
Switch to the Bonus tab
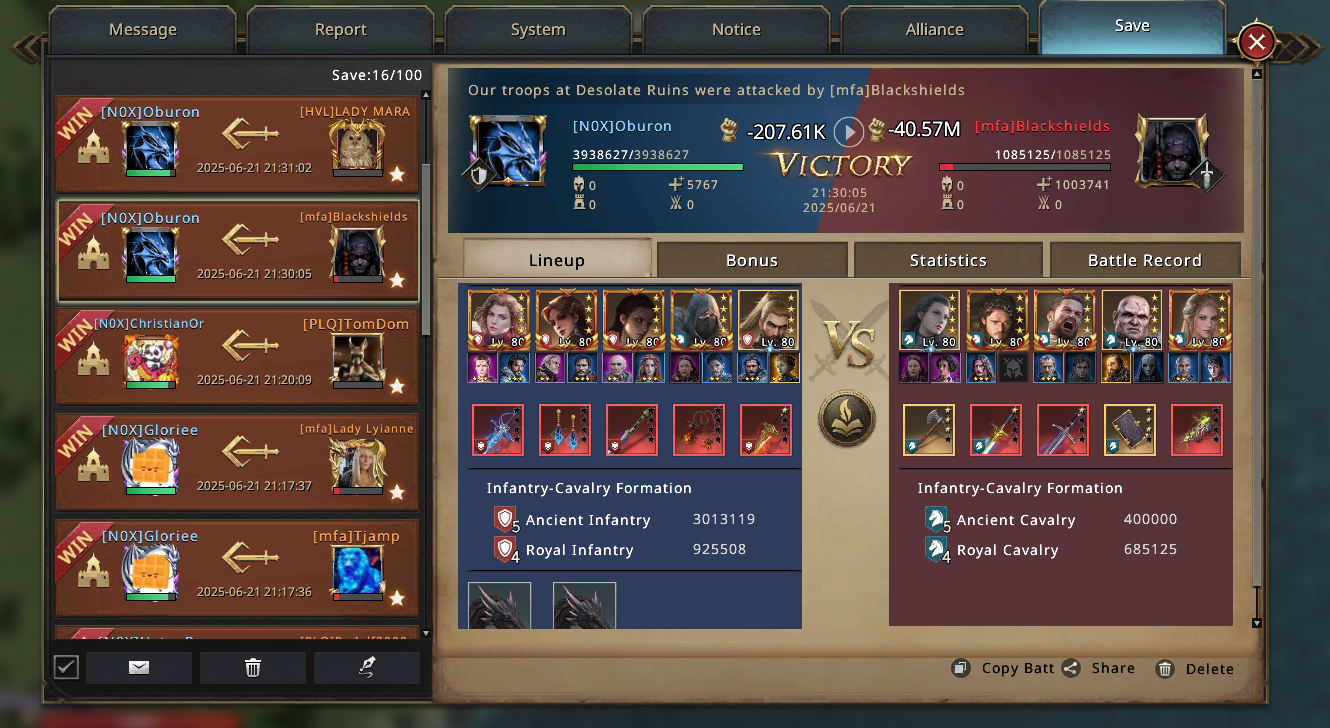(x=752, y=260)
